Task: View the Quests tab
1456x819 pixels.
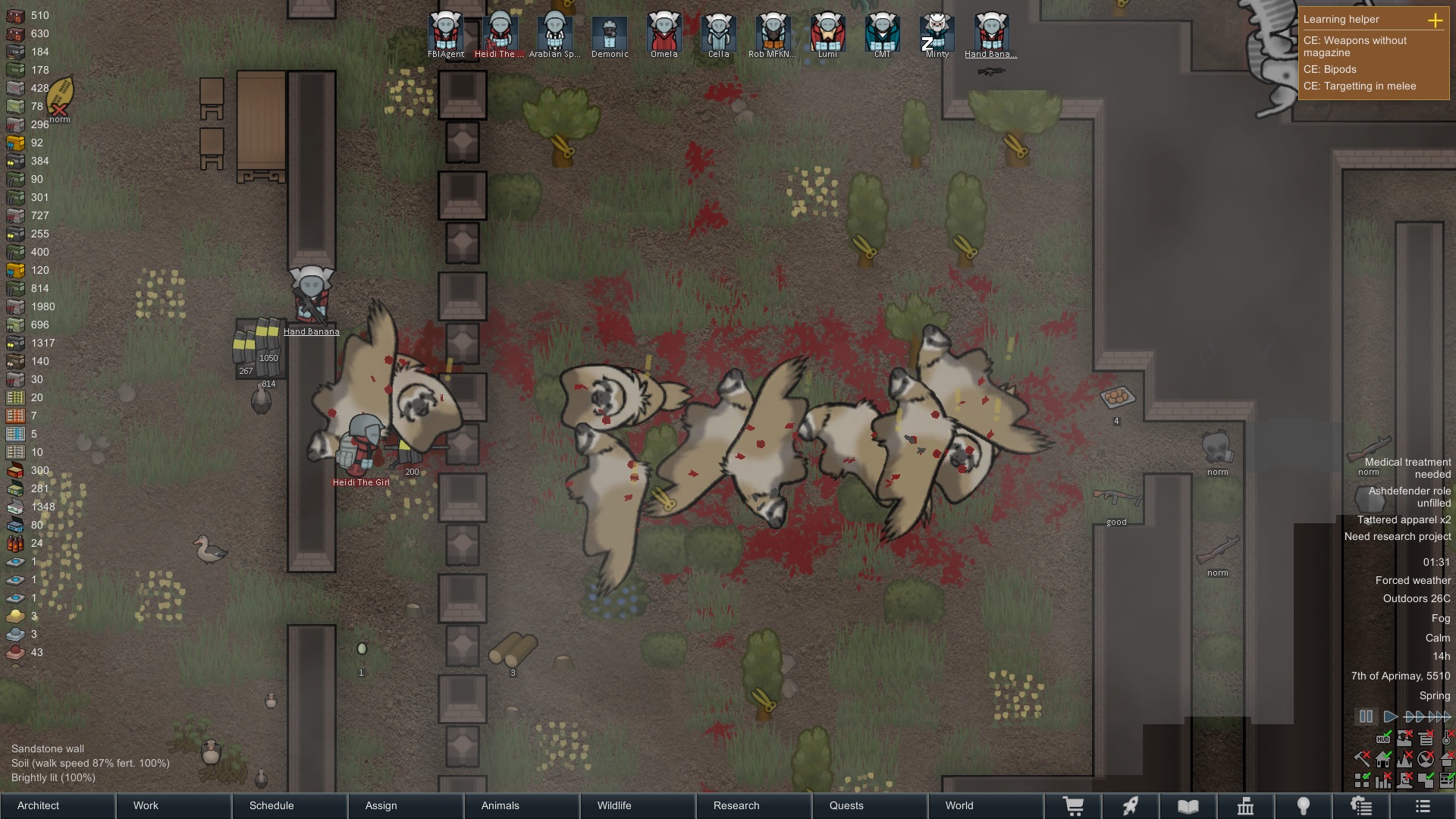Action: coord(870,805)
